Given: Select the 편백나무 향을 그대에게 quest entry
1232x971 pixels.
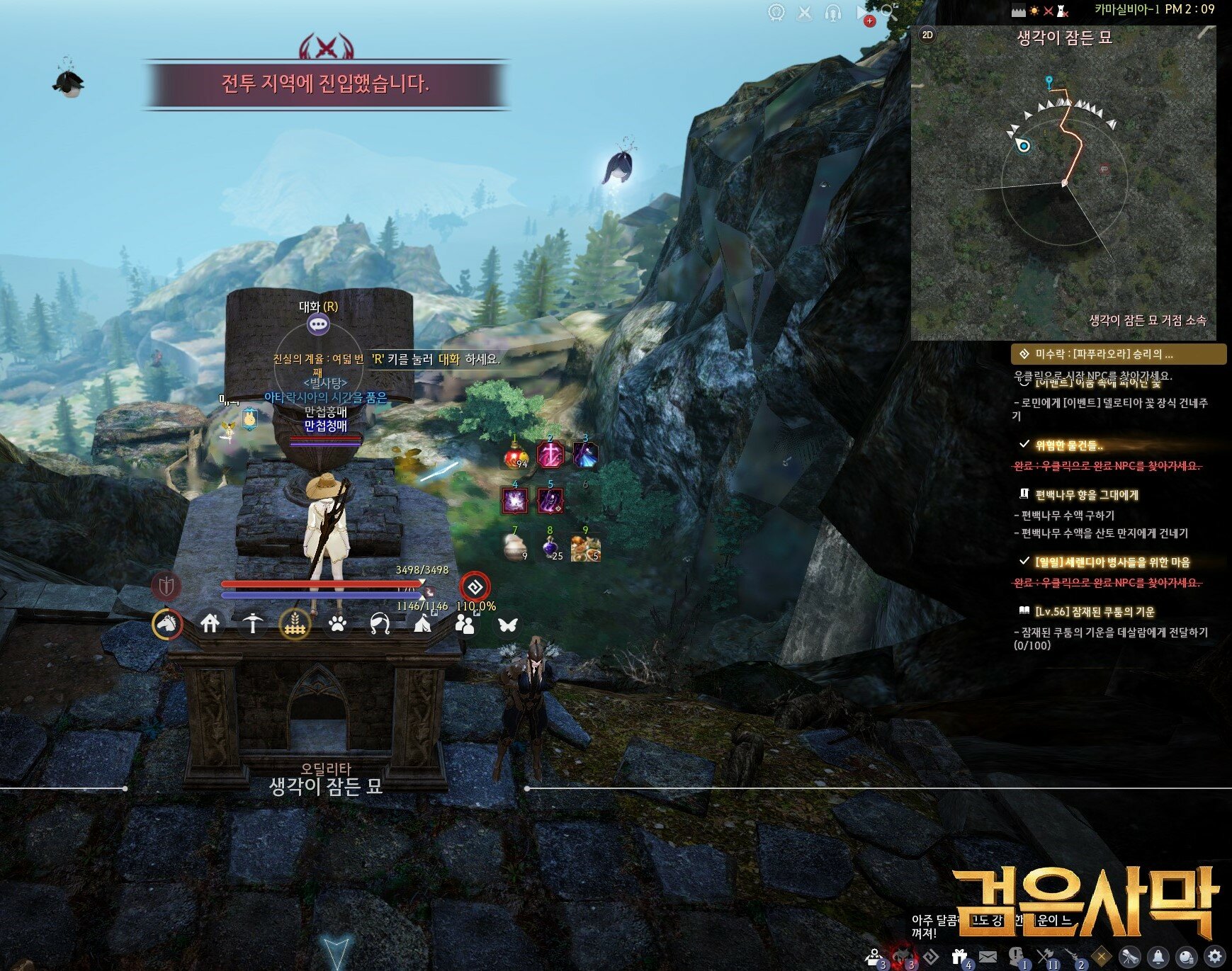Looking at the screenshot, I should click(1086, 494).
